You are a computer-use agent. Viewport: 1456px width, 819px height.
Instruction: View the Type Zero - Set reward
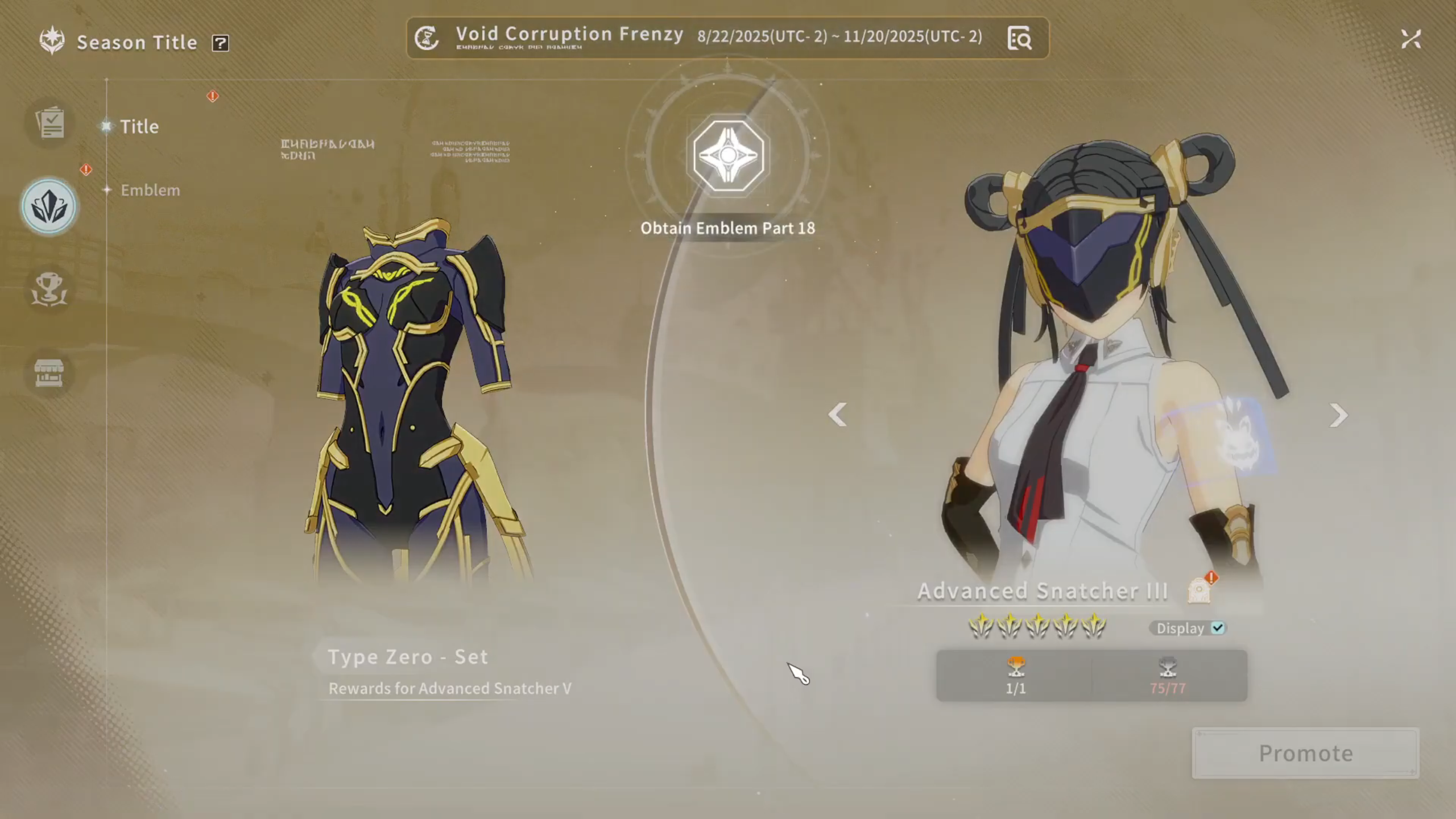408,657
